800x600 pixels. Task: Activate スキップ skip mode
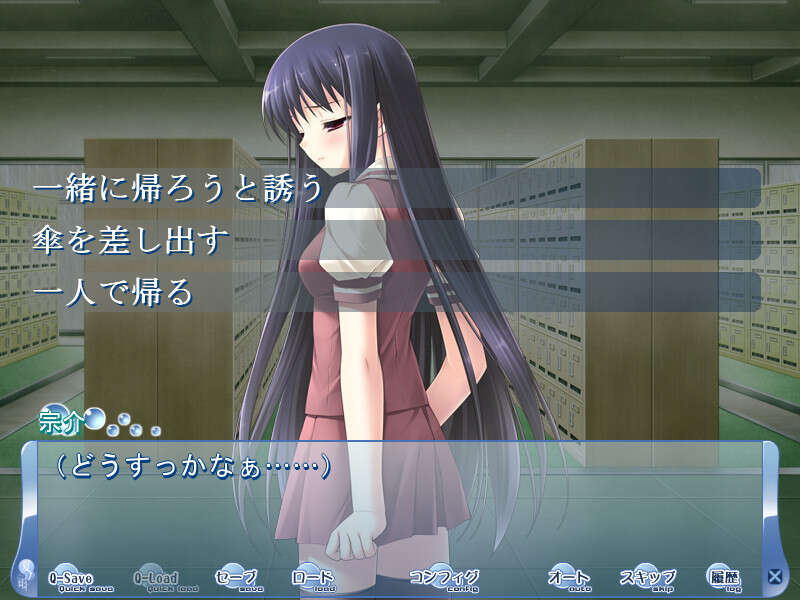pyautogui.click(x=647, y=578)
